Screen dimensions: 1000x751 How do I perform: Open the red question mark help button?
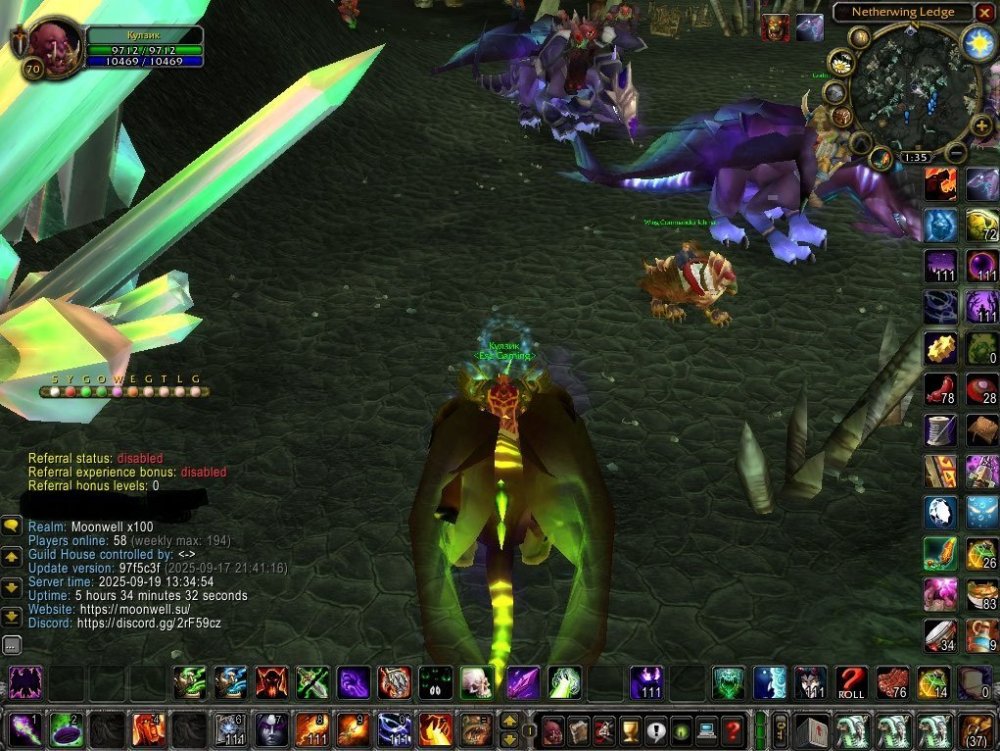pos(733,729)
